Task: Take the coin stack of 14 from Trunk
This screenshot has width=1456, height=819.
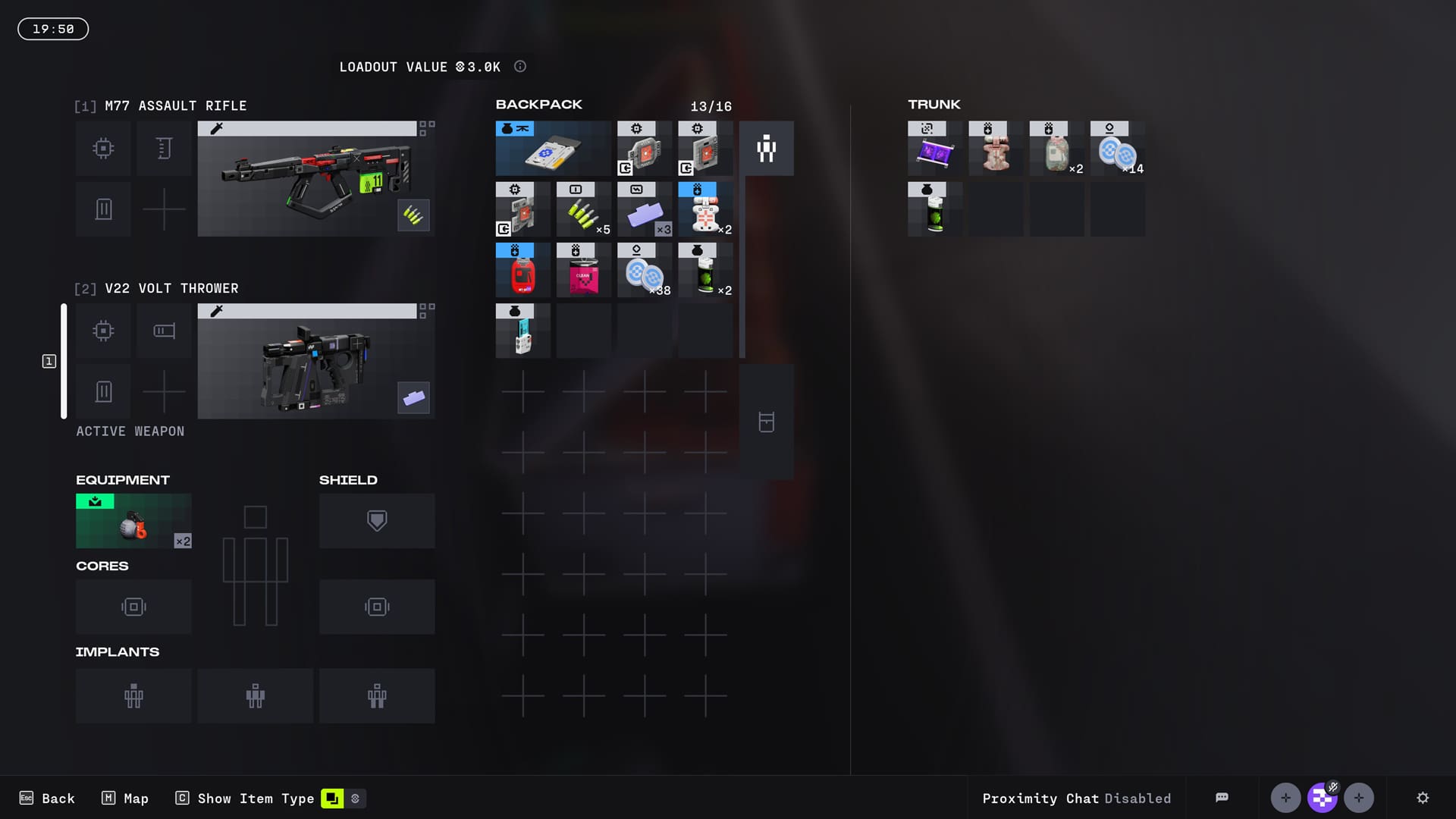Action: click(1117, 149)
